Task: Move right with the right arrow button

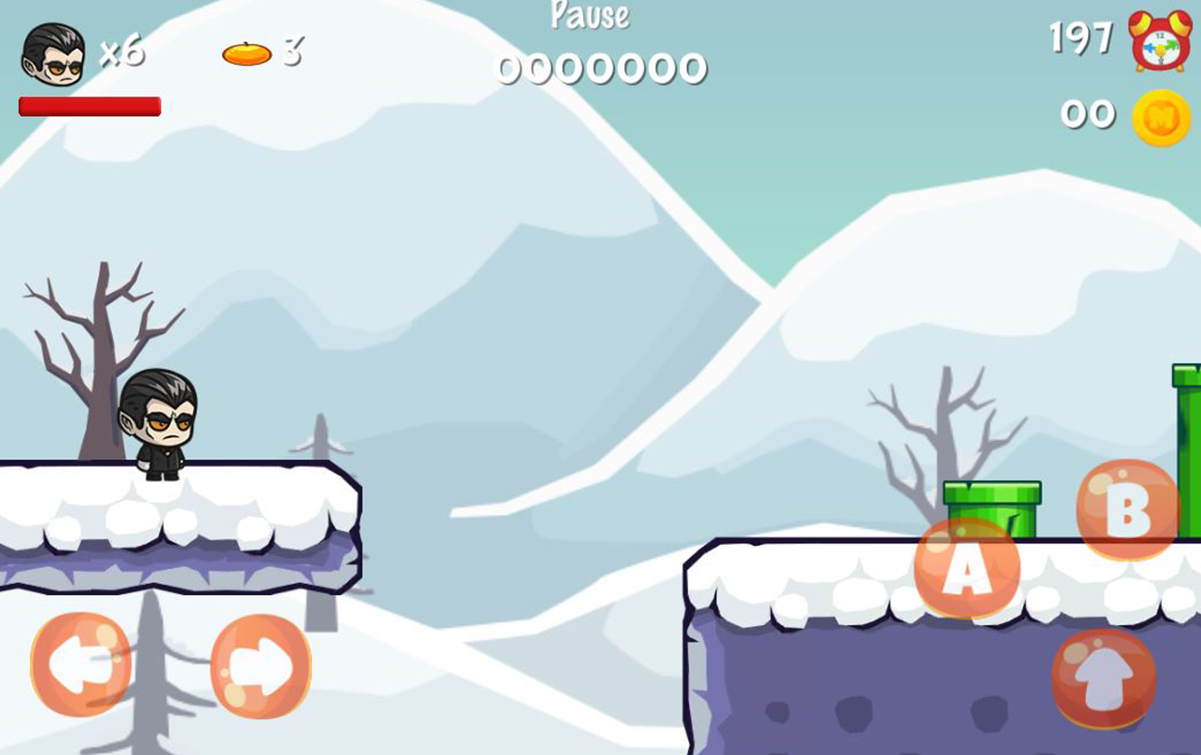Action: 261,666
